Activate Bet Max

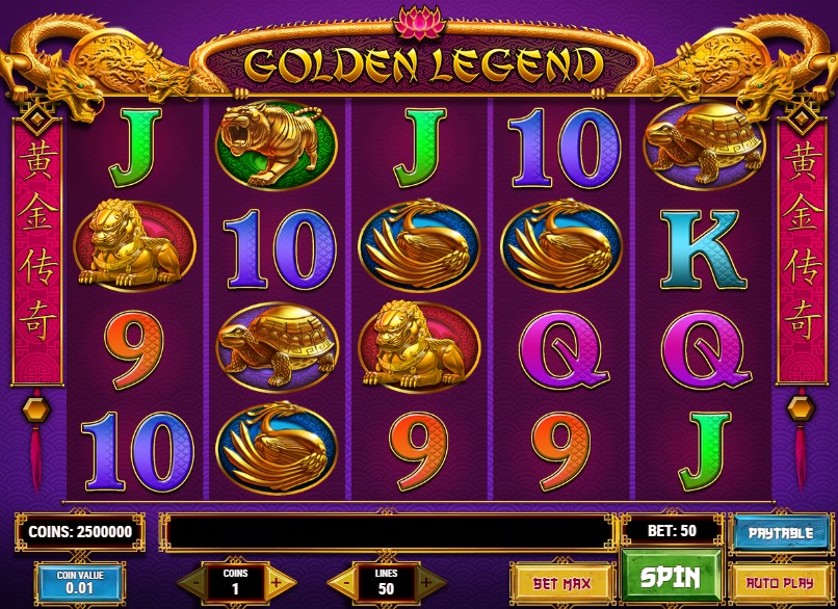[560, 582]
